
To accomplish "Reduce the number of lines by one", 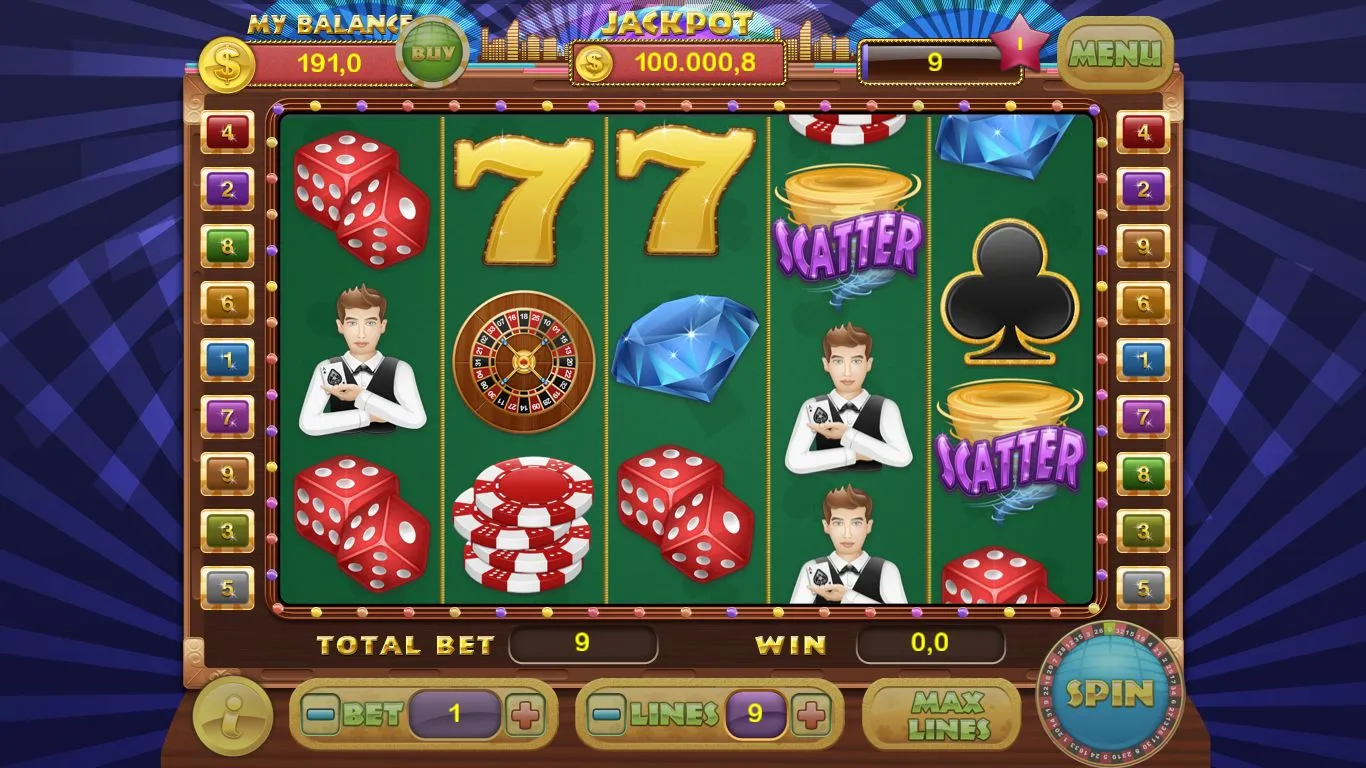I will 607,714.
